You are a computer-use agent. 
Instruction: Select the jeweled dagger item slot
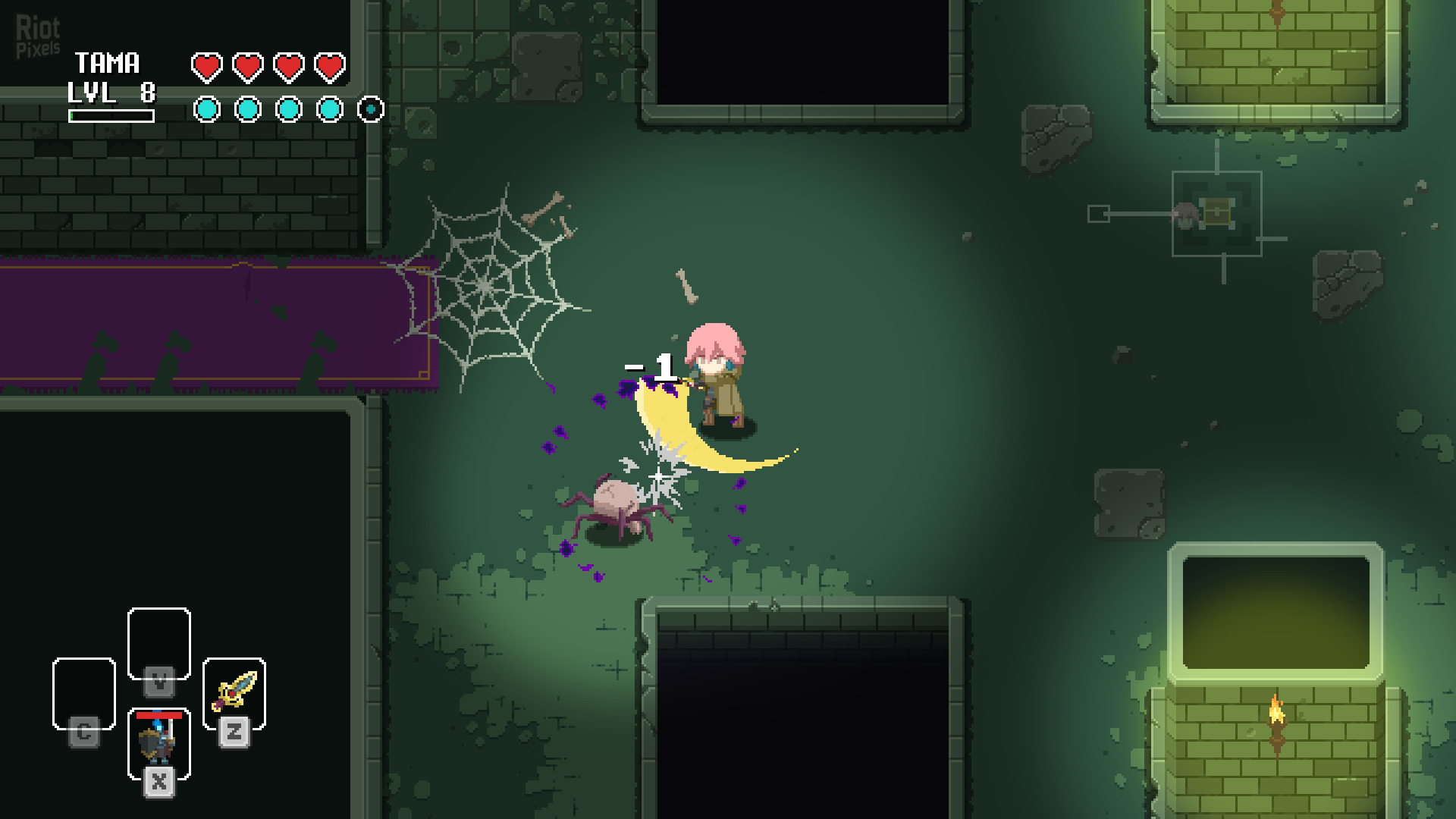point(234,692)
